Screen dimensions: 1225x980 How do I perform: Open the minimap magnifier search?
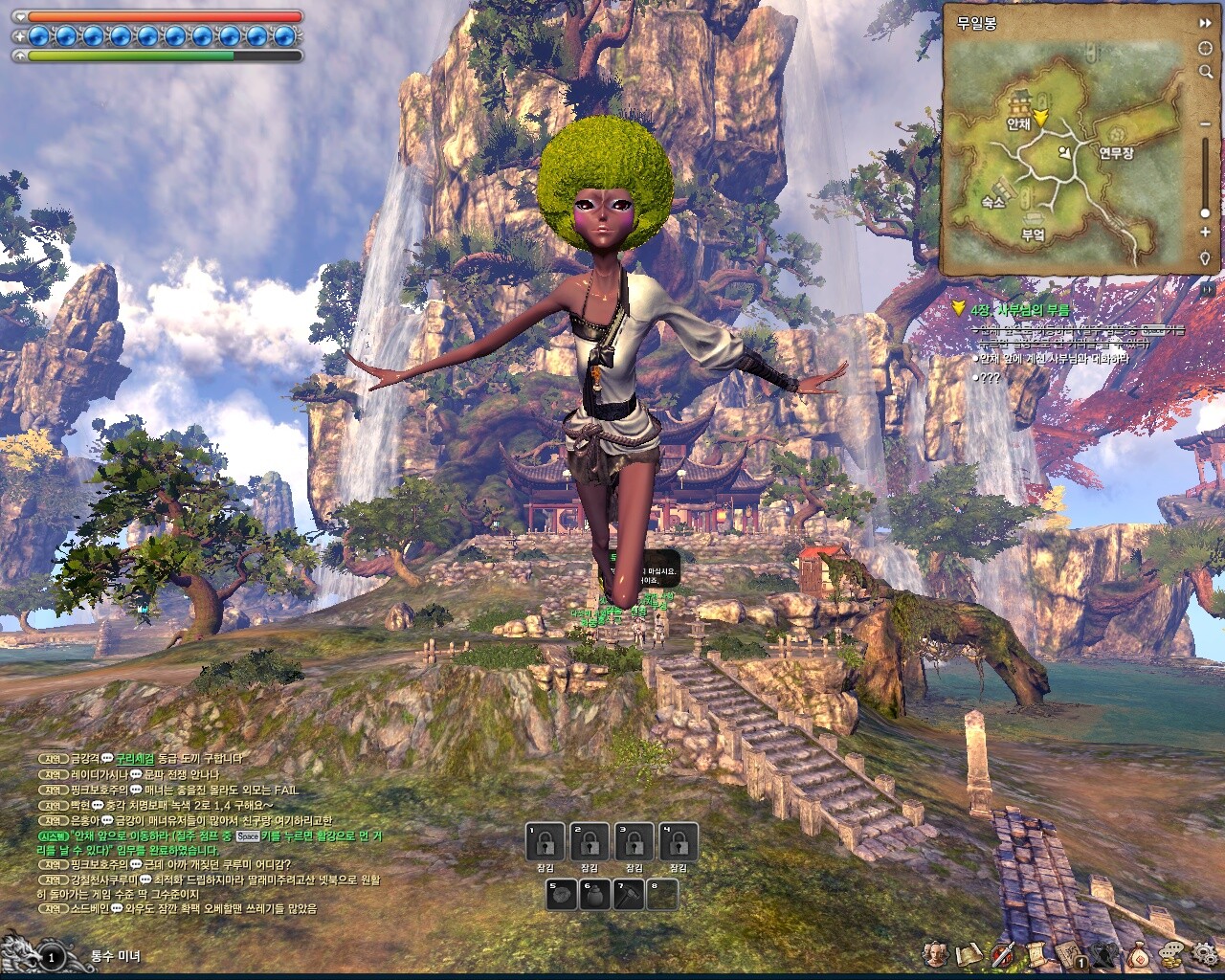coord(1206,72)
